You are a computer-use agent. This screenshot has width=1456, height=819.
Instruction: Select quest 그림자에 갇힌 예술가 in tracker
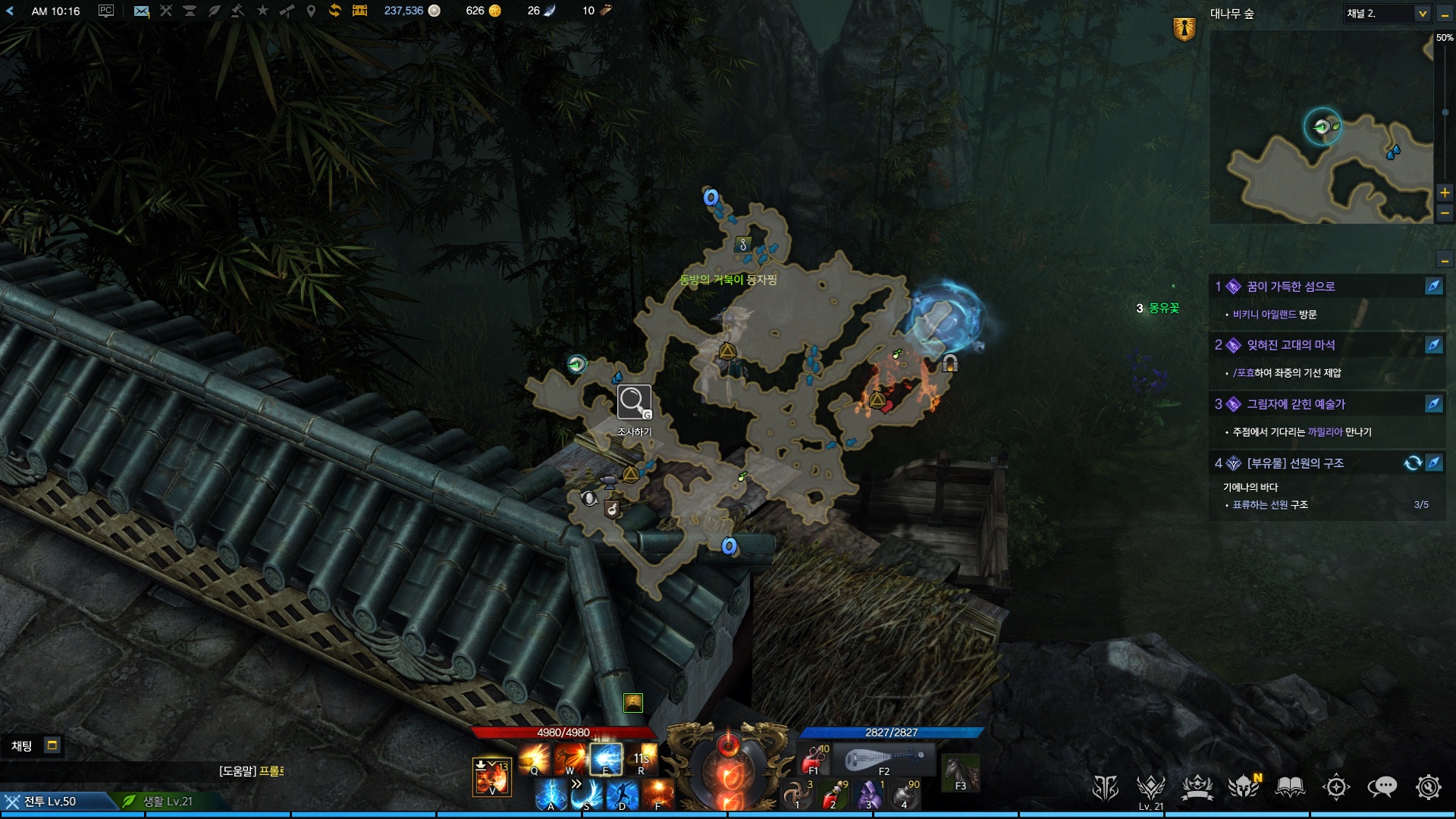pos(1296,404)
